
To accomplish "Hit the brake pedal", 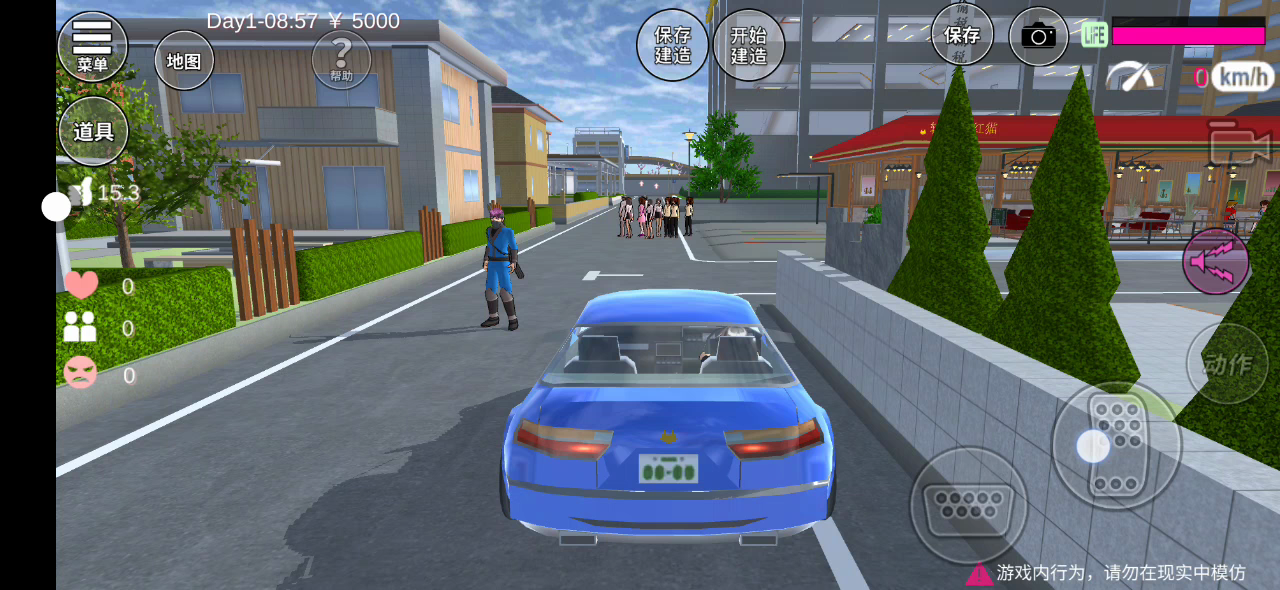I will click(968, 504).
